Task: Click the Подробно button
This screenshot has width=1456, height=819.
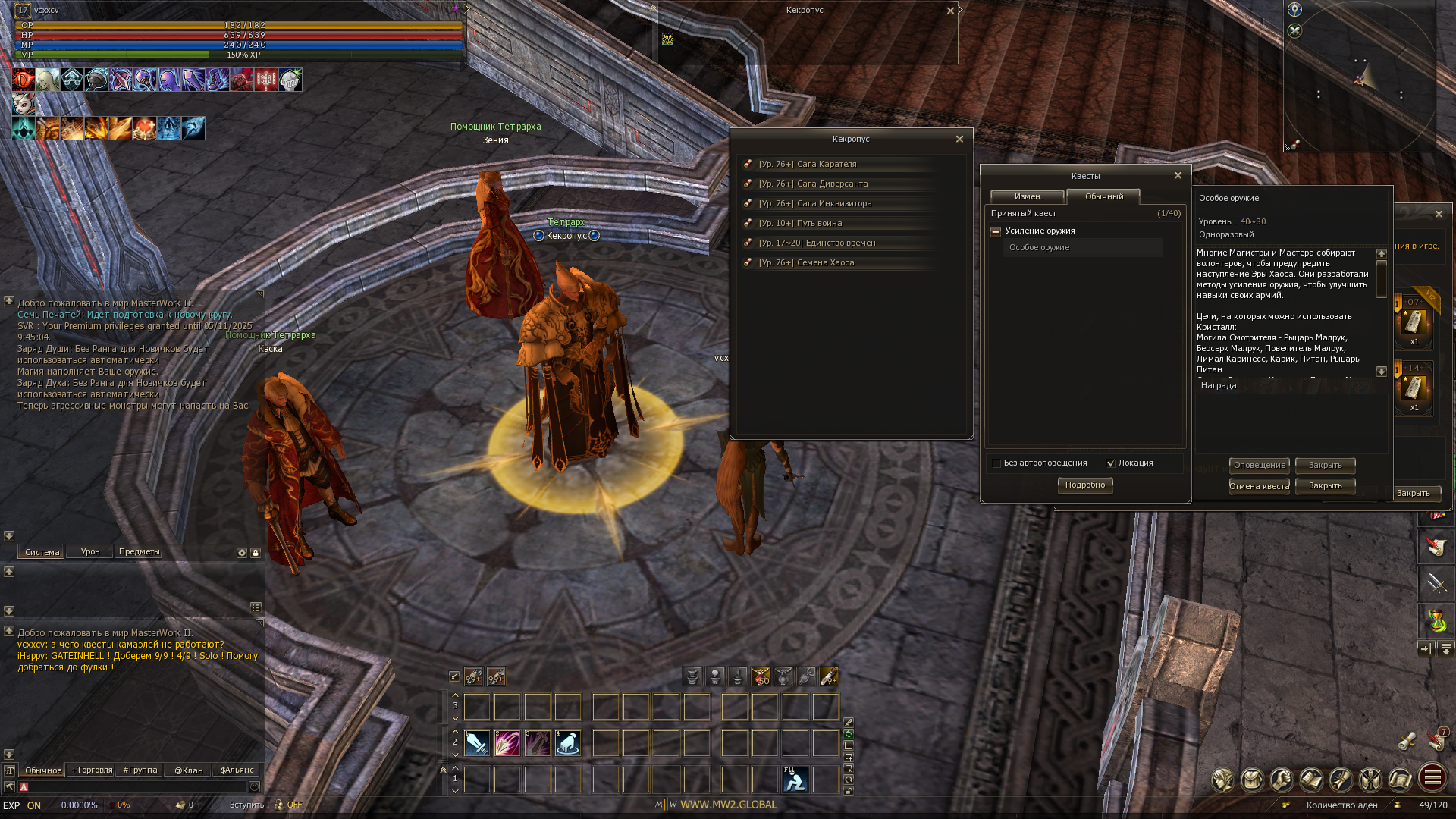Action: pos(1084,485)
